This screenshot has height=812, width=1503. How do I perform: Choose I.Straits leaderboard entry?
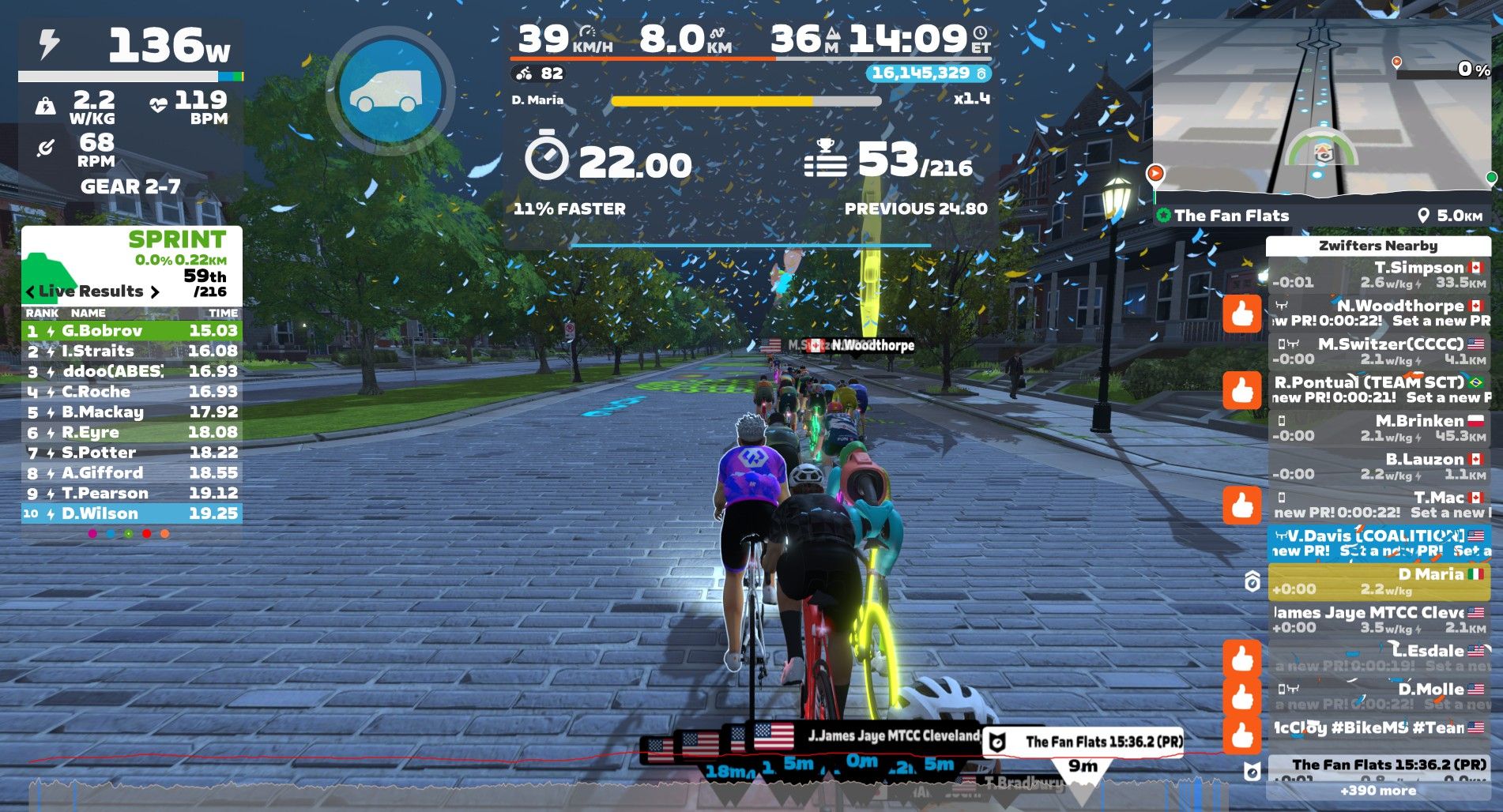[x=131, y=351]
